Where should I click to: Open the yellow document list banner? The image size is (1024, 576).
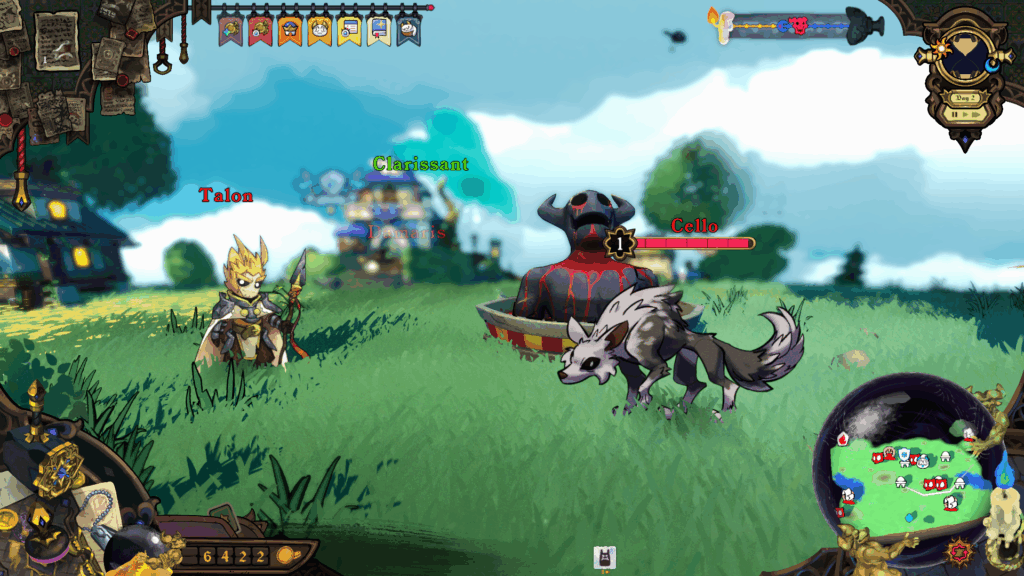pyautogui.click(x=349, y=30)
